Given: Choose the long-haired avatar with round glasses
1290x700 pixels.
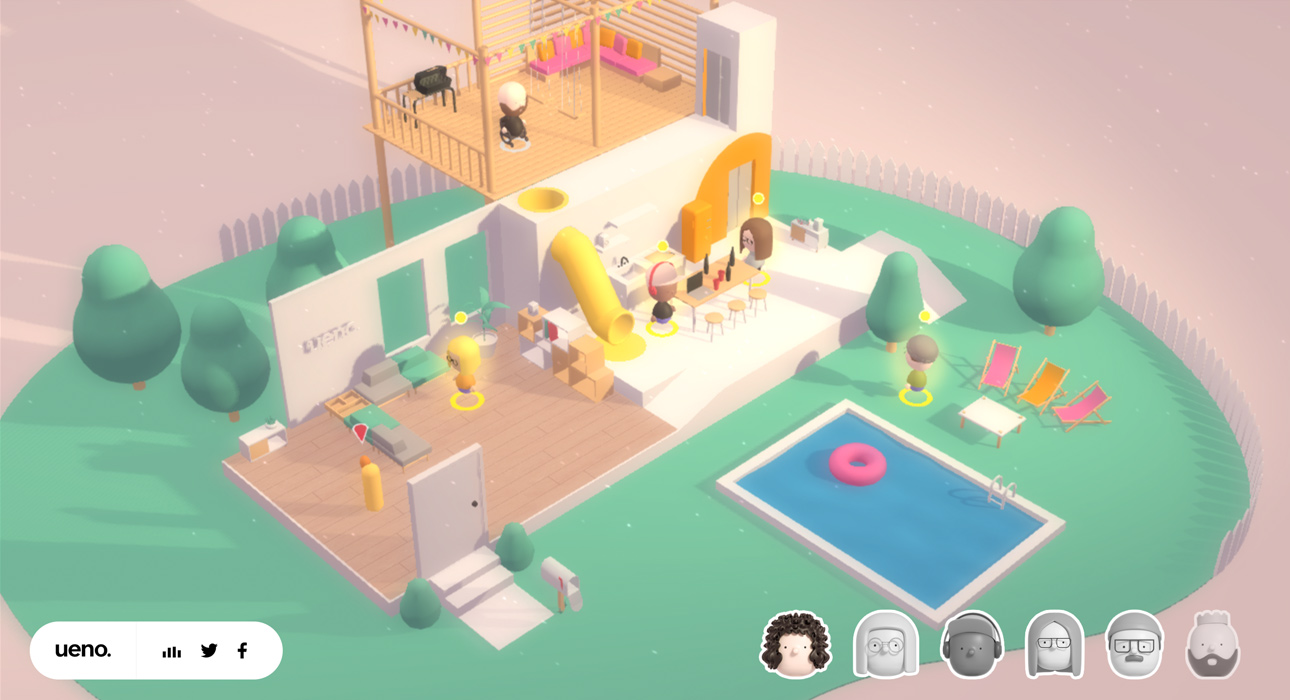Looking at the screenshot, I should [x=885, y=645].
